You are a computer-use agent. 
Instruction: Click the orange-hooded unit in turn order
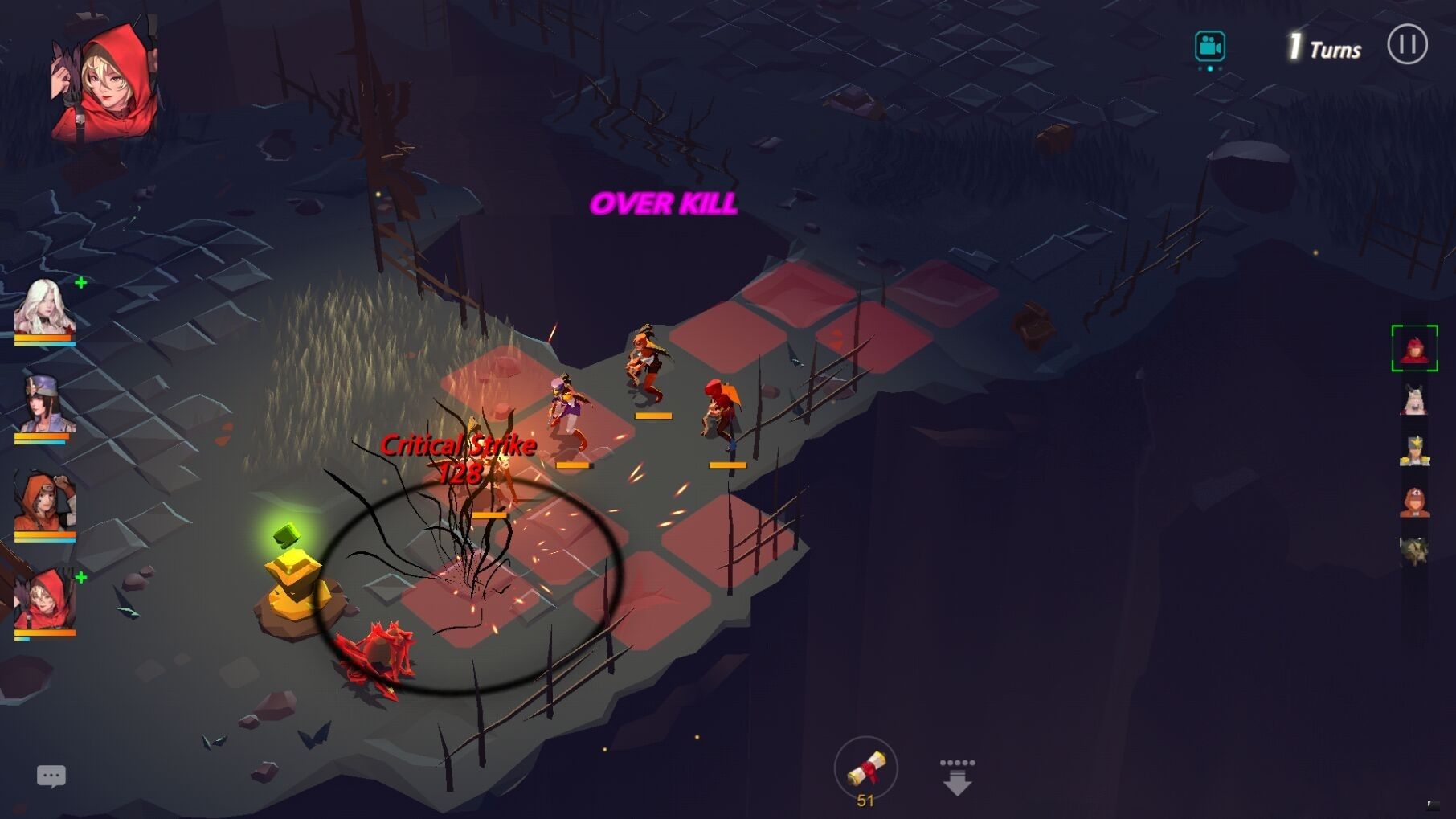(1414, 502)
